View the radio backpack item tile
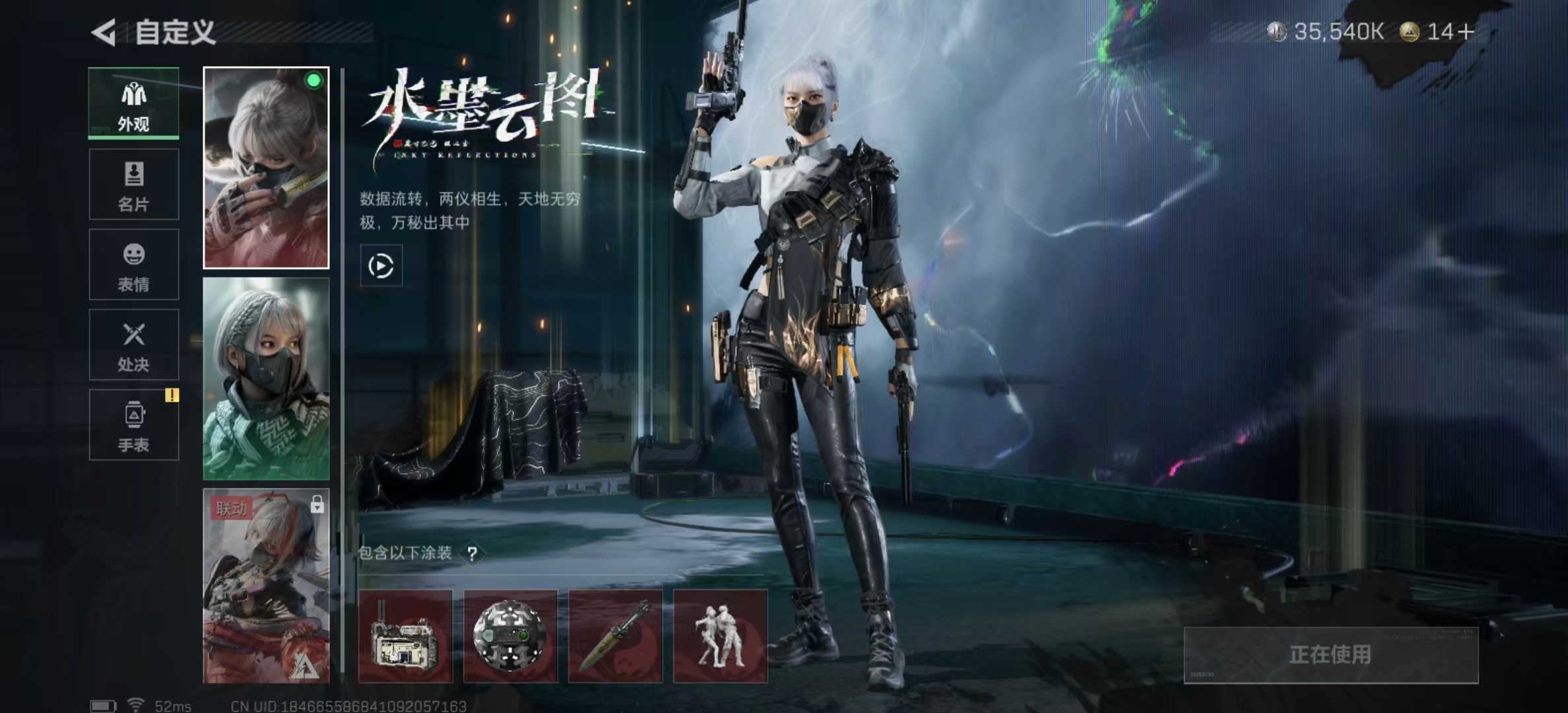Image resolution: width=1568 pixels, height=713 pixels. (405, 636)
